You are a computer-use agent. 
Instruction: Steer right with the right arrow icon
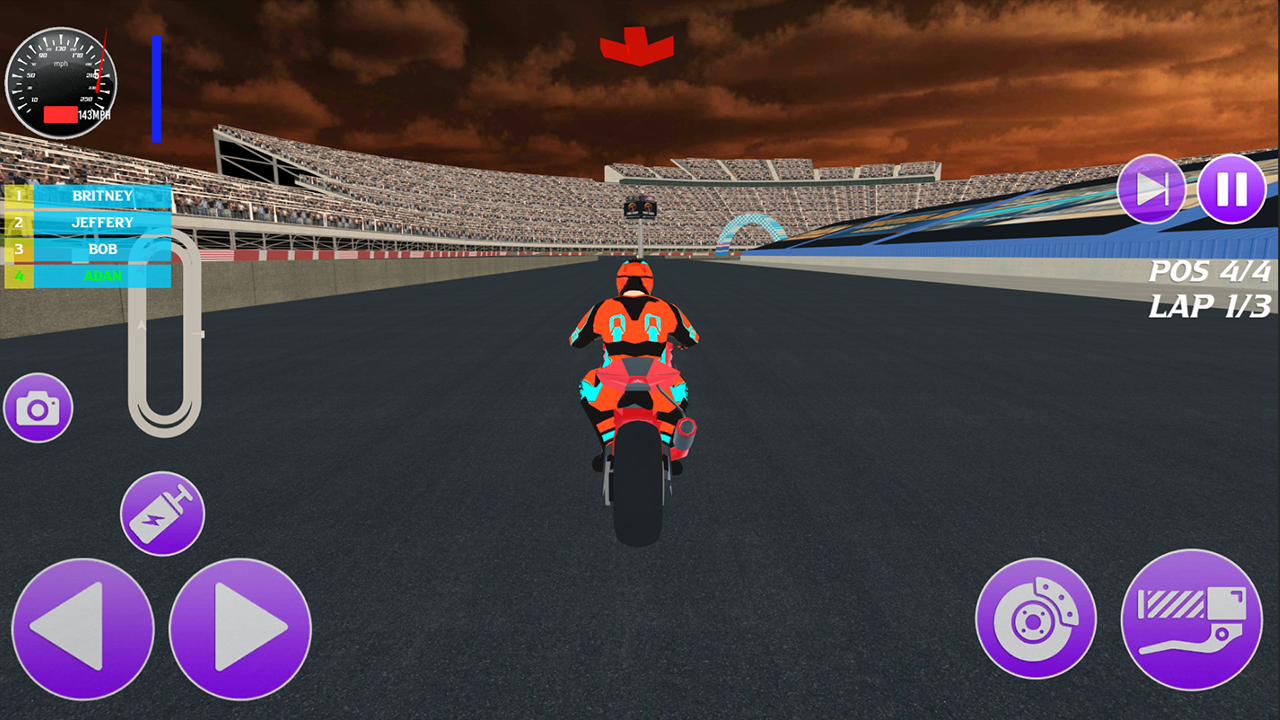click(x=238, y=629)
